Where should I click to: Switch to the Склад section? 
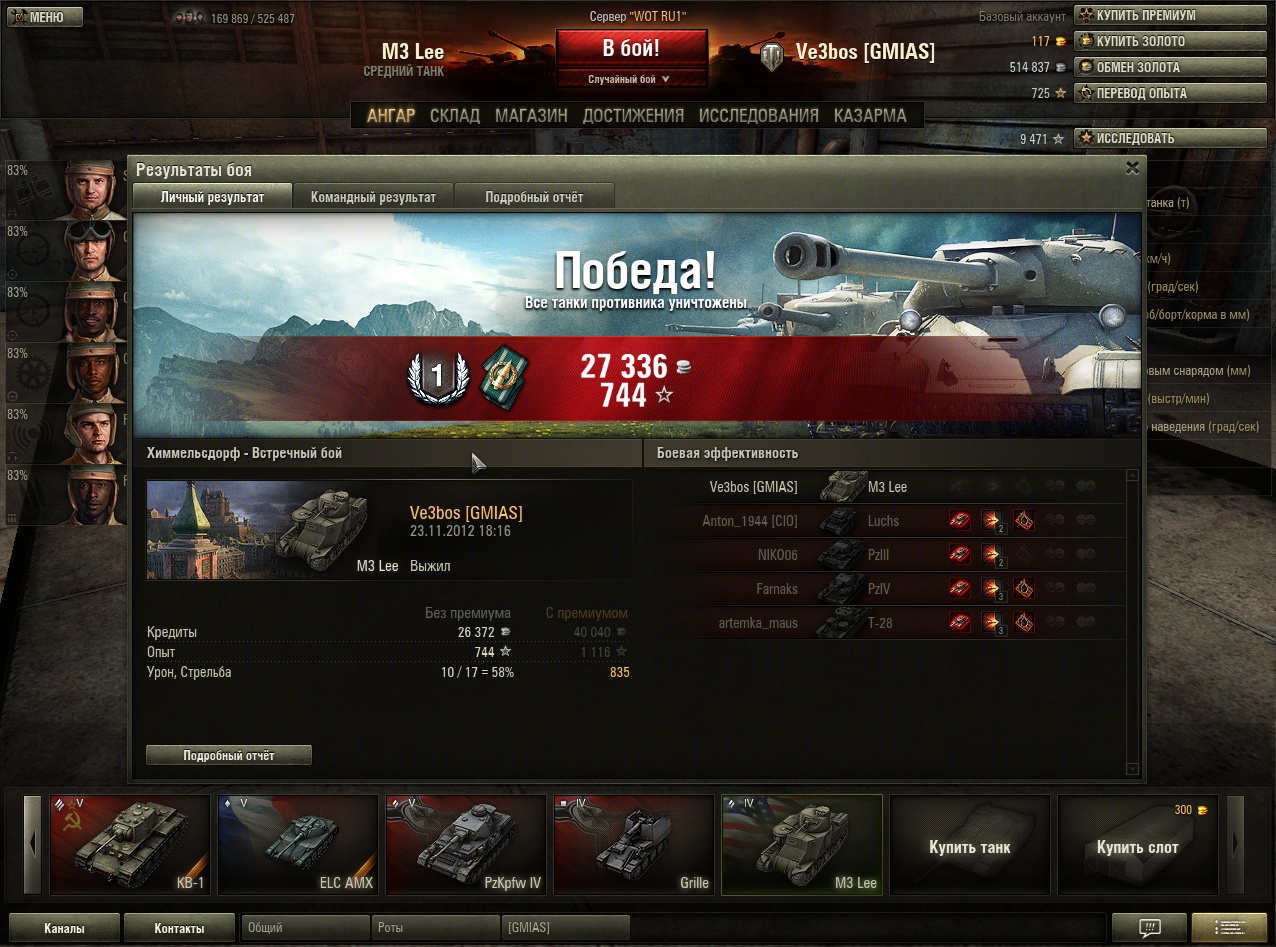pyautogui.click(x=455, y=116)
